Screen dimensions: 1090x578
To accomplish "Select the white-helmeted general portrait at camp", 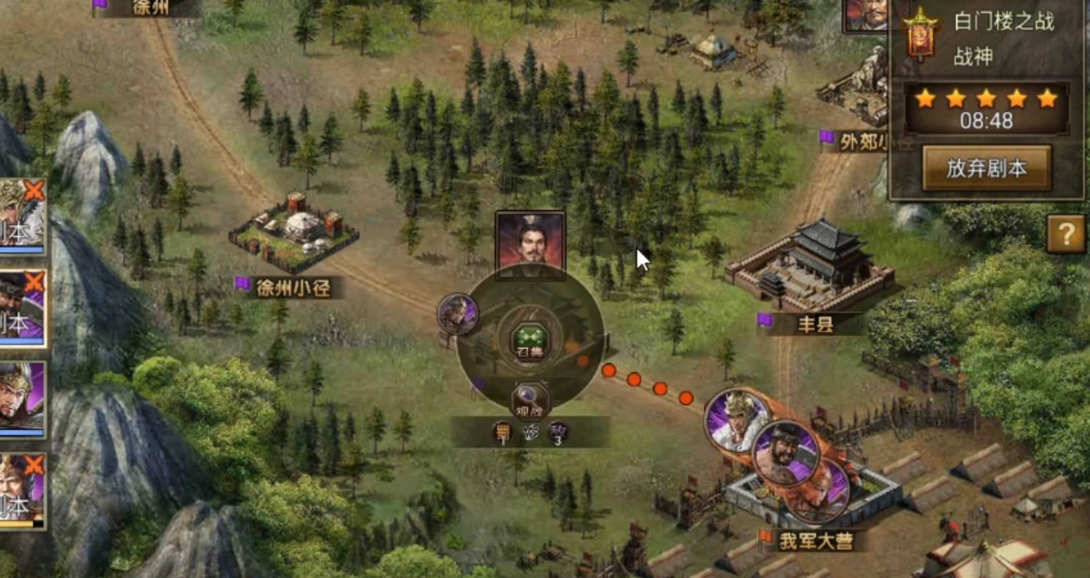I will [x=738, y=420].
